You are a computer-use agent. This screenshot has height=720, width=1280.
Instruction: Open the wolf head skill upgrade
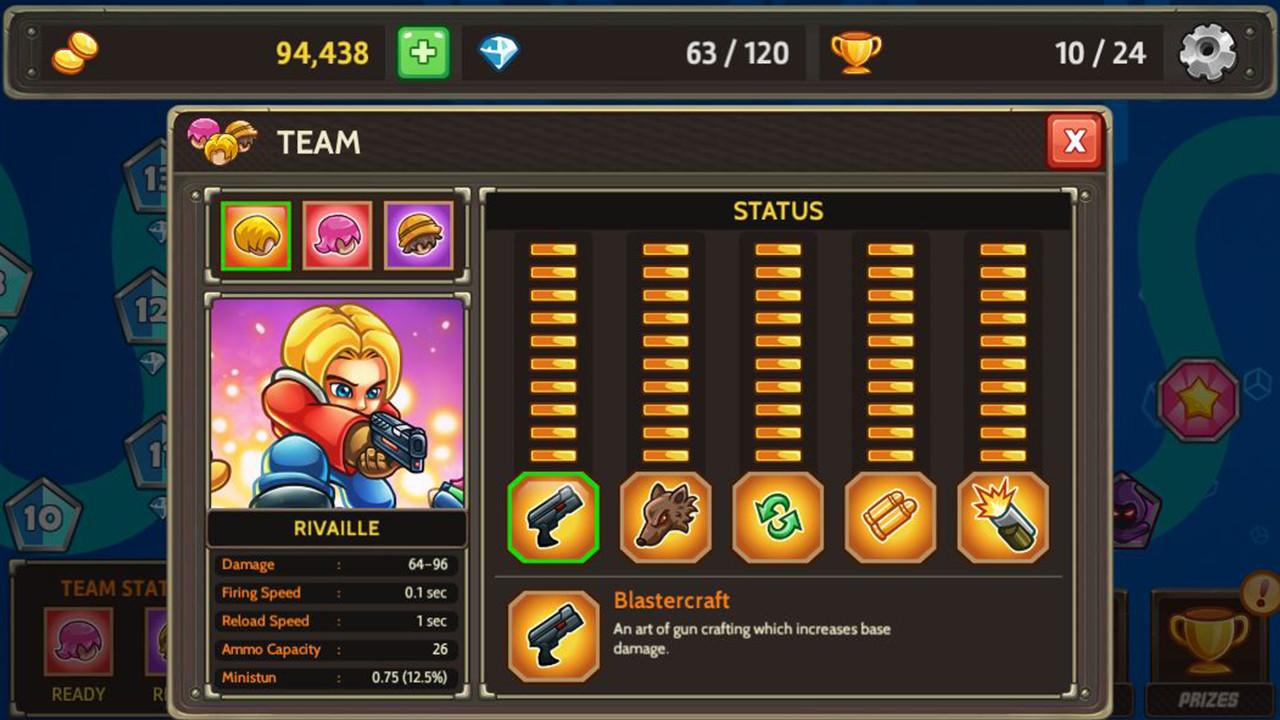pos(665,520)
